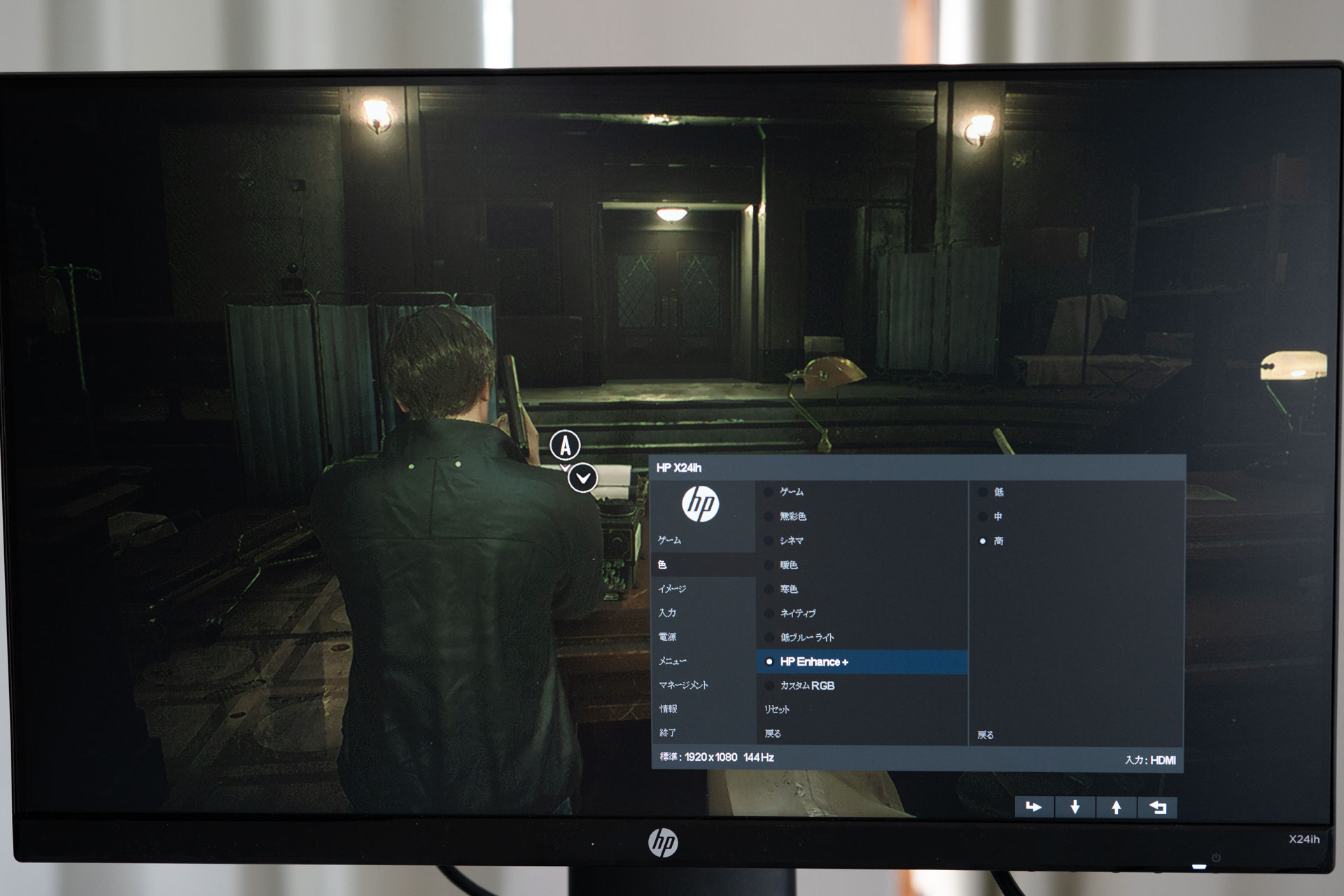
Task: Click リセット to reset color settings
Action: 776,709
